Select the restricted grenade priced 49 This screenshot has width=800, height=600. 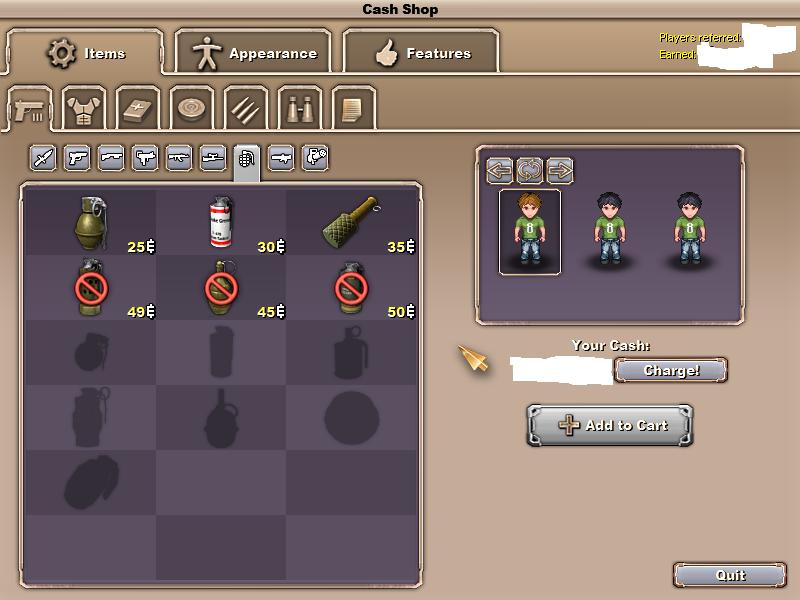[90, 288]
